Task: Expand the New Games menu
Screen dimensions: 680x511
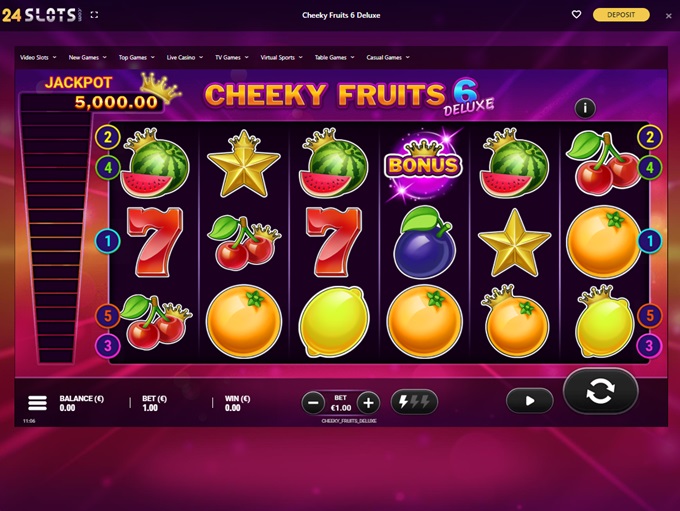Action: (x=88, y=58)
